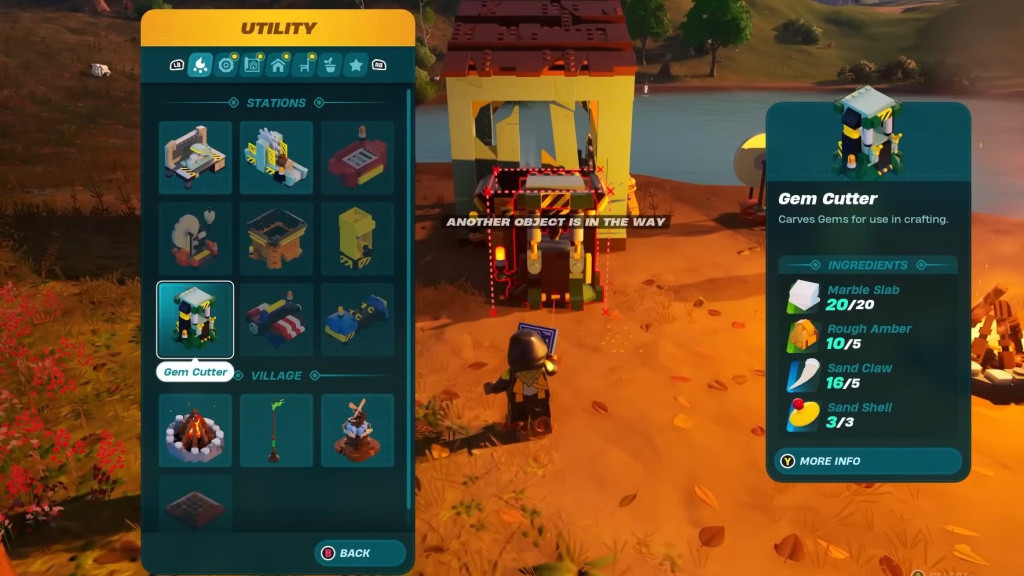The width and height of the screenshot is (1024, 576).
Task: Open the chair furniture tab
Action: (x=304, y=66)
